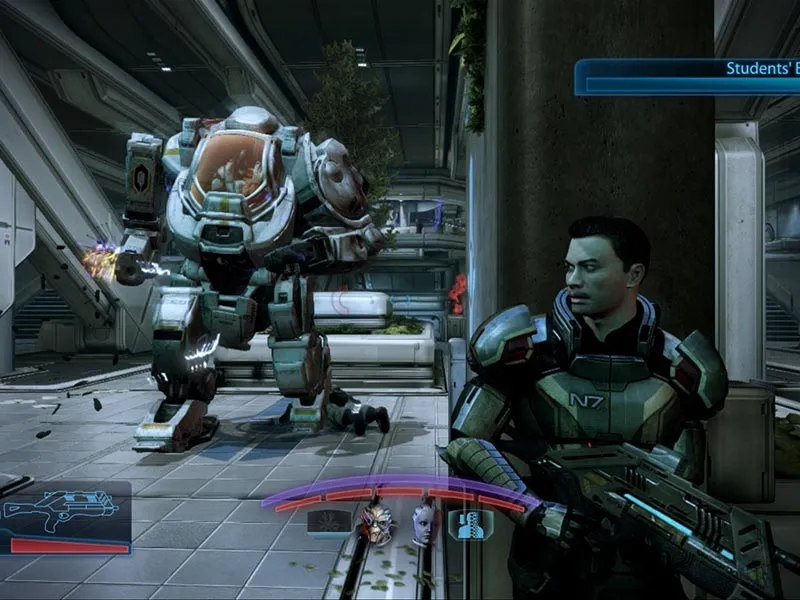This screenshot has width=800, height=600.
Task: Activate the dimmed snowflake power icon
Action: [328, 523]
